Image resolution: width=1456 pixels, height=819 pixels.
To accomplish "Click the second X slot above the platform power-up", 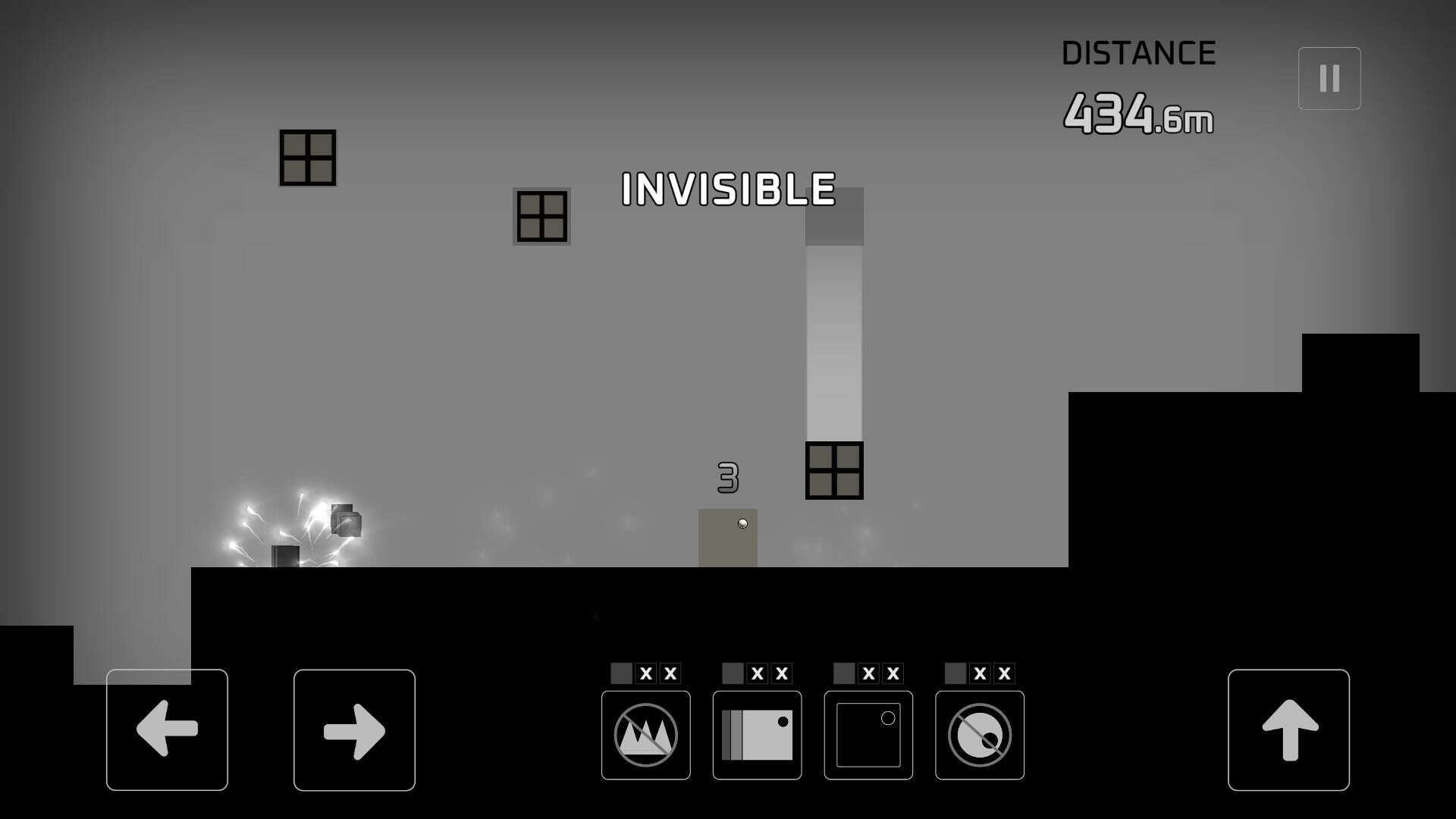I will pyautogui.click(x=782, y=672).
